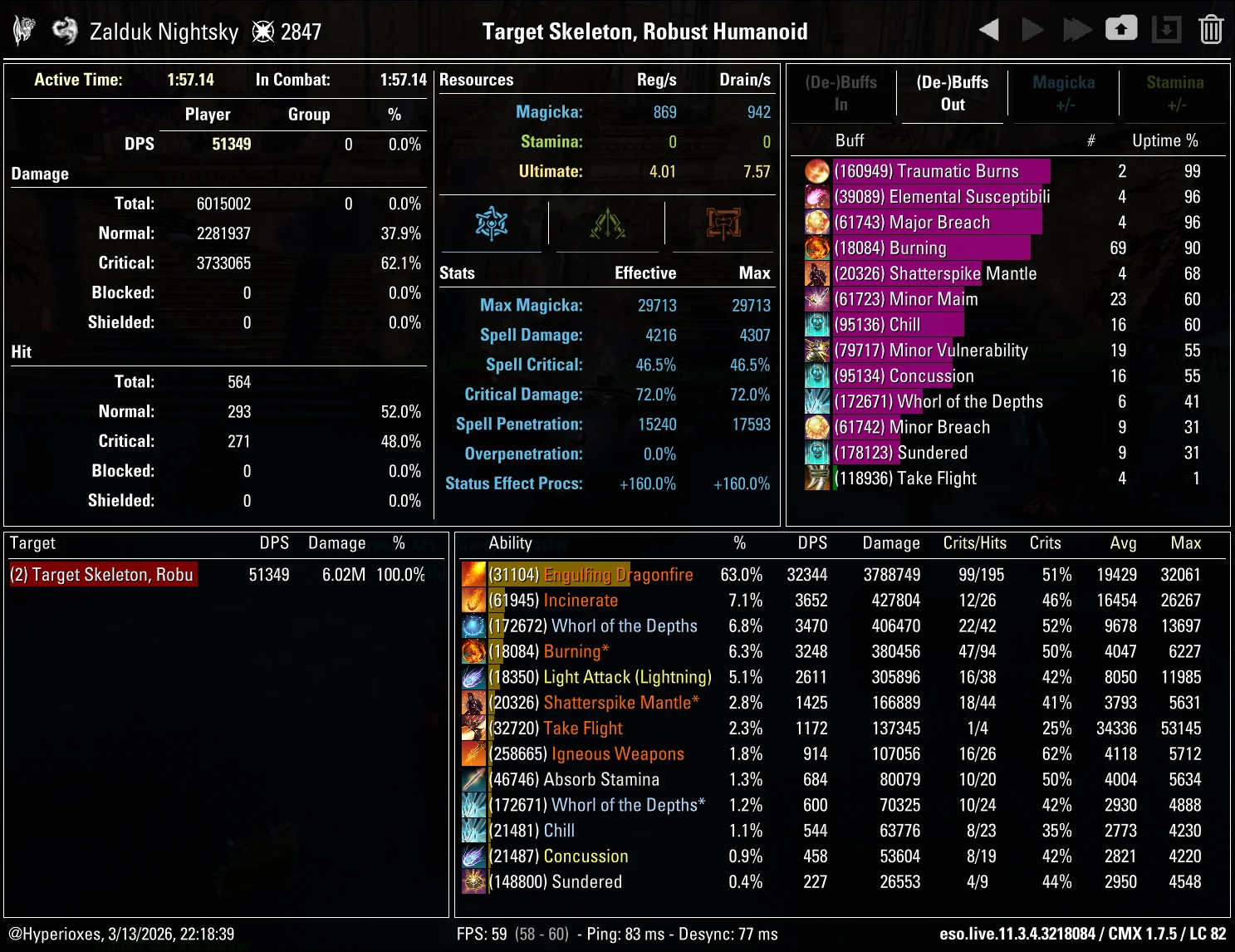
Task: Click the previous fight arrow icon
Action: [988, 28]
